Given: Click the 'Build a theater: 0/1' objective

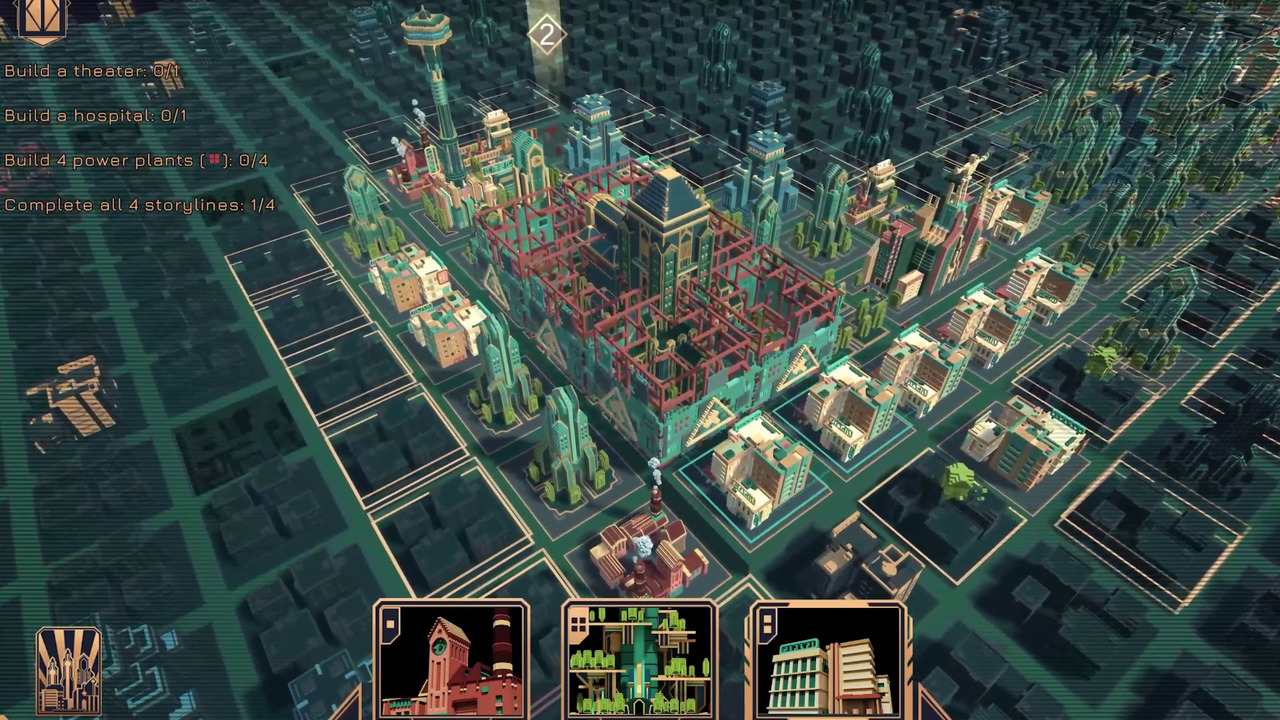Looking at the screenshot, I should 95,71.
